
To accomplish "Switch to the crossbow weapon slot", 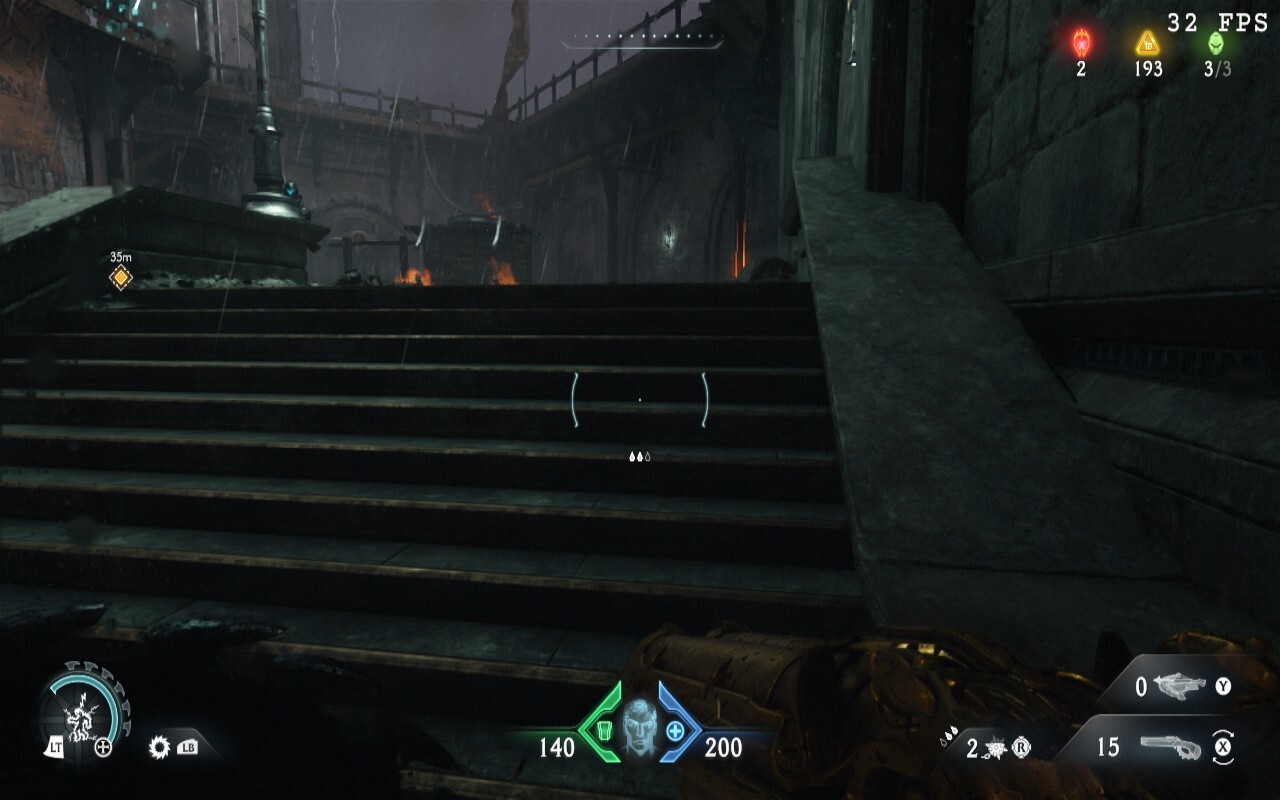I will coord(1180,686).
